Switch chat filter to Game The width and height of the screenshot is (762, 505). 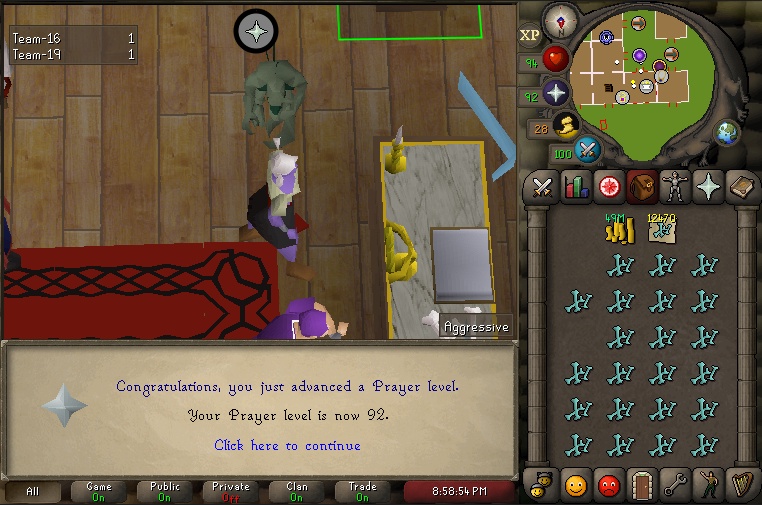[99, 491]
